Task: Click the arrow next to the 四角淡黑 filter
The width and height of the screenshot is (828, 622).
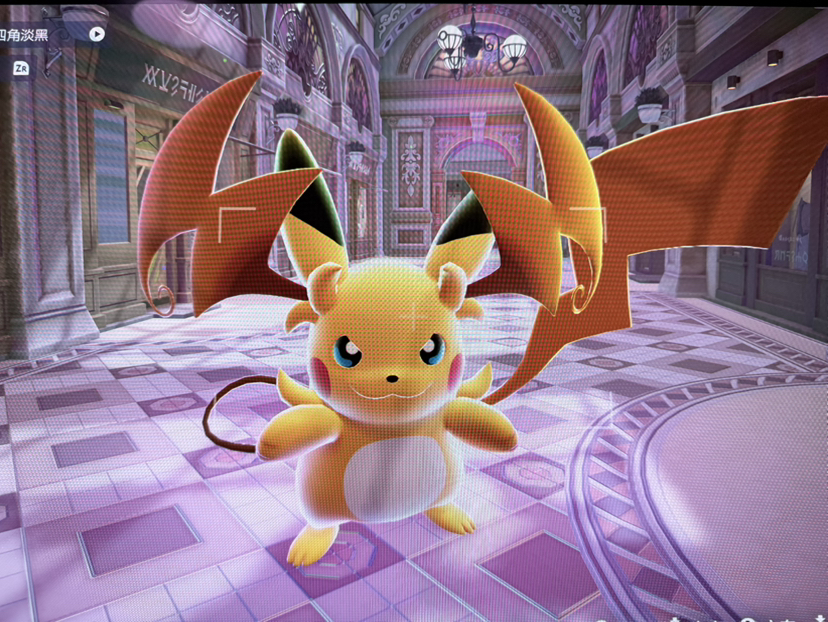Action: [96, 34]
